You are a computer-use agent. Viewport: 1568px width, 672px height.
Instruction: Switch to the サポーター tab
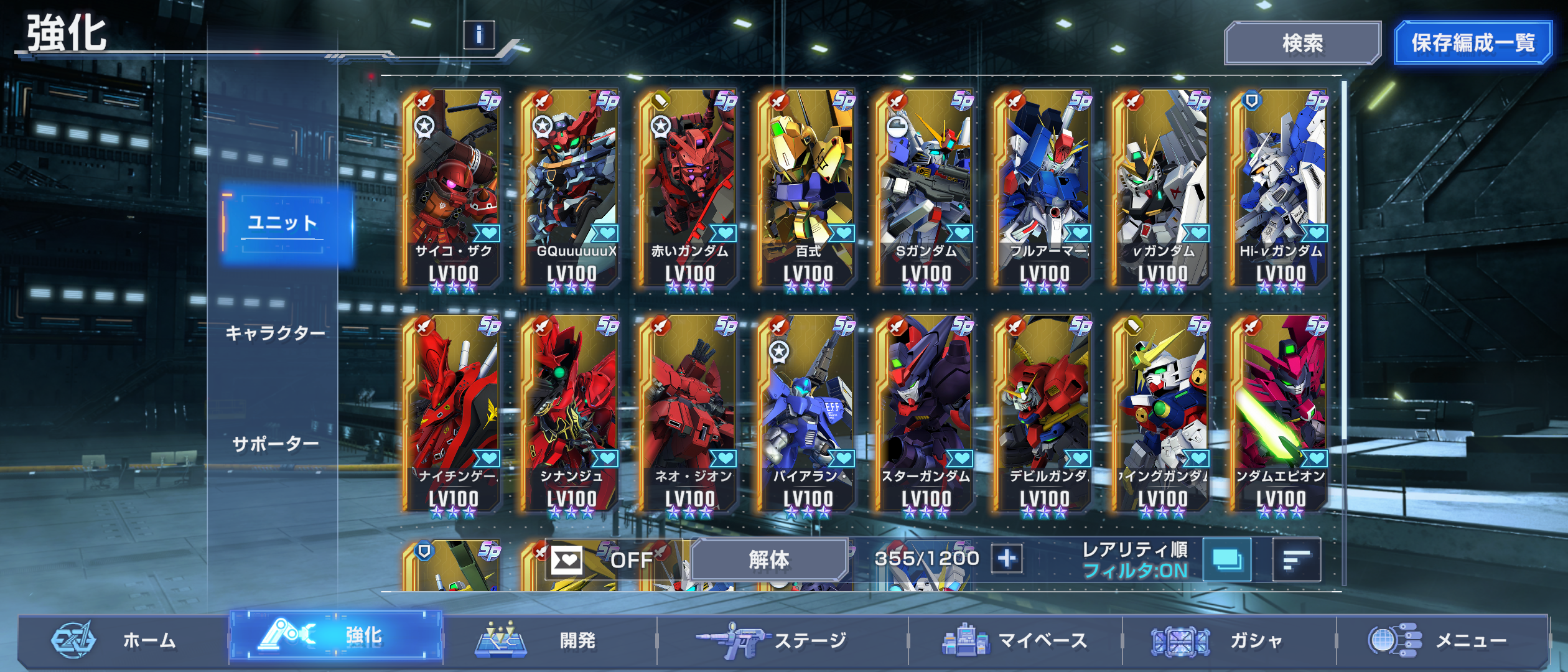(275, 444)
